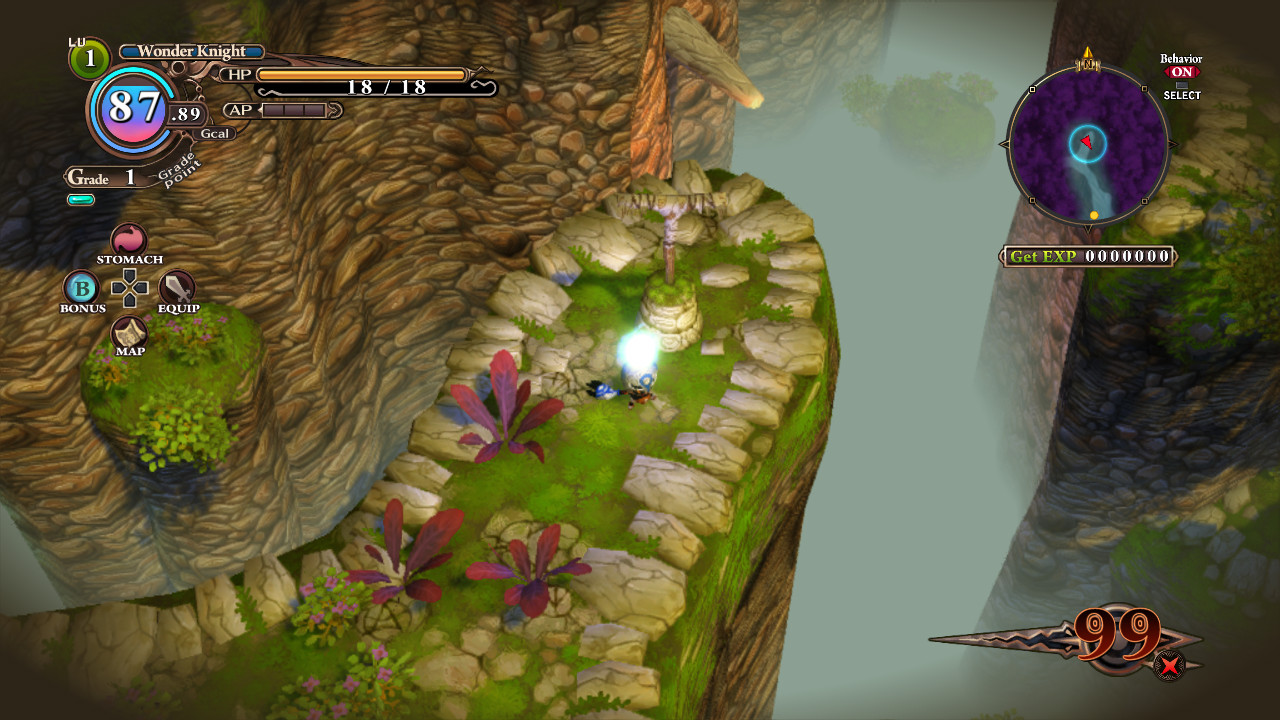Select the Bonus B icon
The height and width of the screenshot is (720, 1280).
[82, 288]
